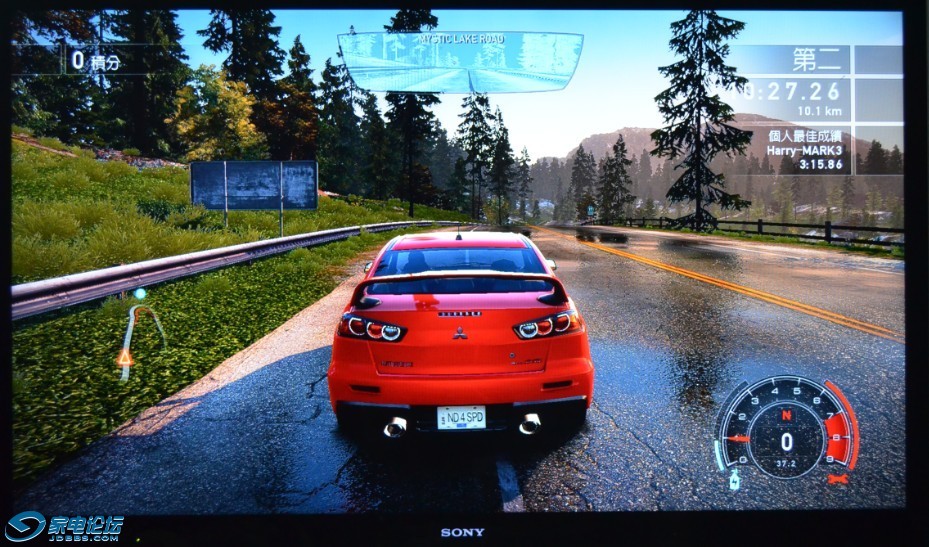Select the orange triangle player marker
The height and width of the screenshot is (547, 929).
coord(125,357)
